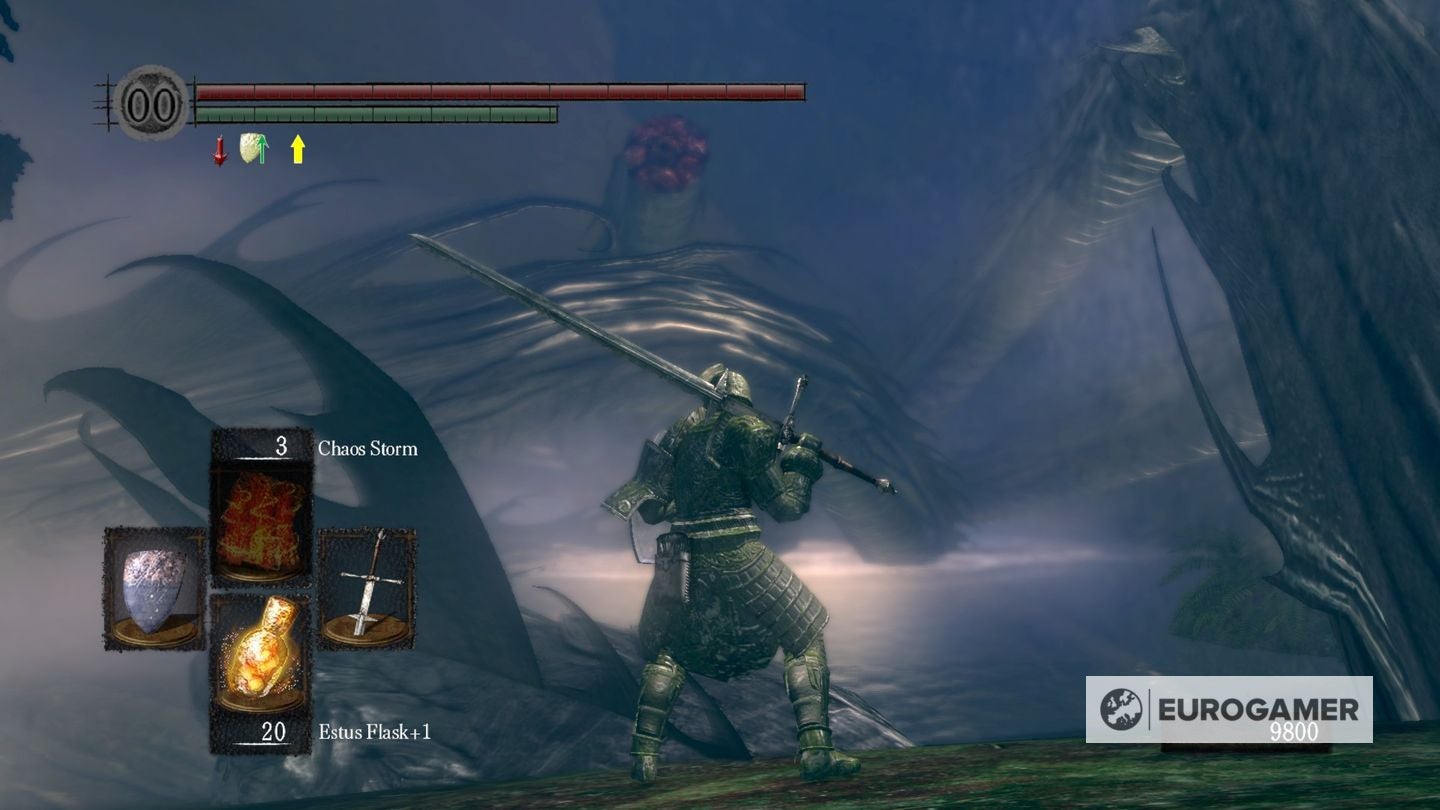Click the humanity counter emblem
This screenshot has width=1440, height=810.
pos(150,103)
